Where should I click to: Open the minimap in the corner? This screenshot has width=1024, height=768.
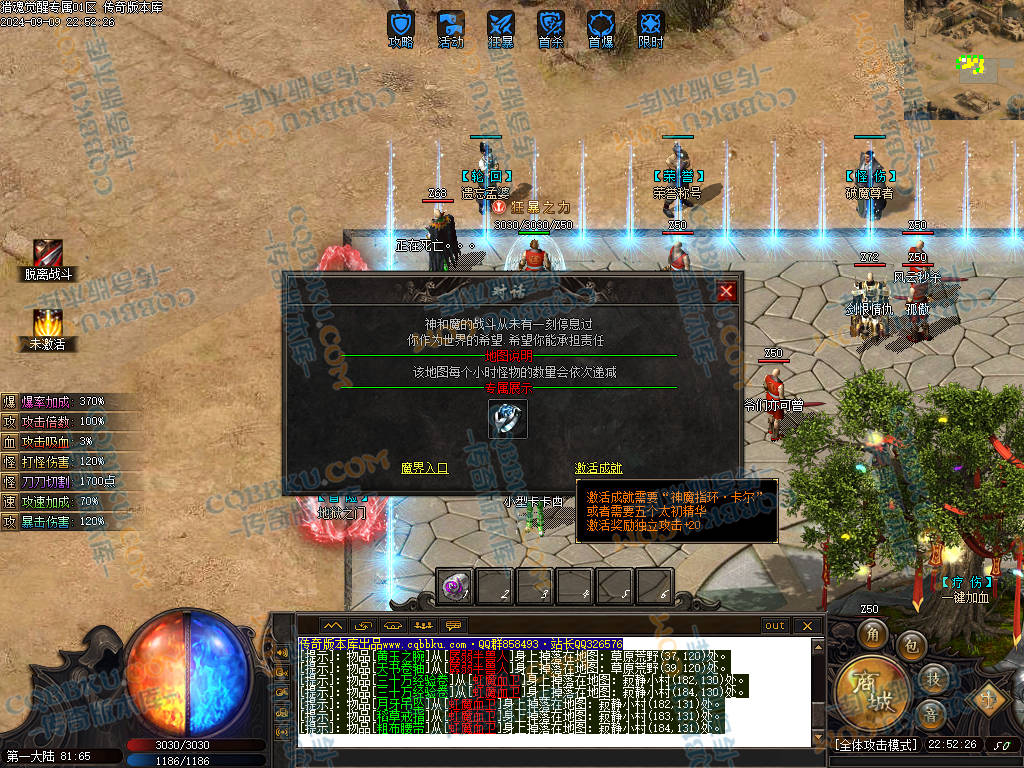[x=963, y=58]
